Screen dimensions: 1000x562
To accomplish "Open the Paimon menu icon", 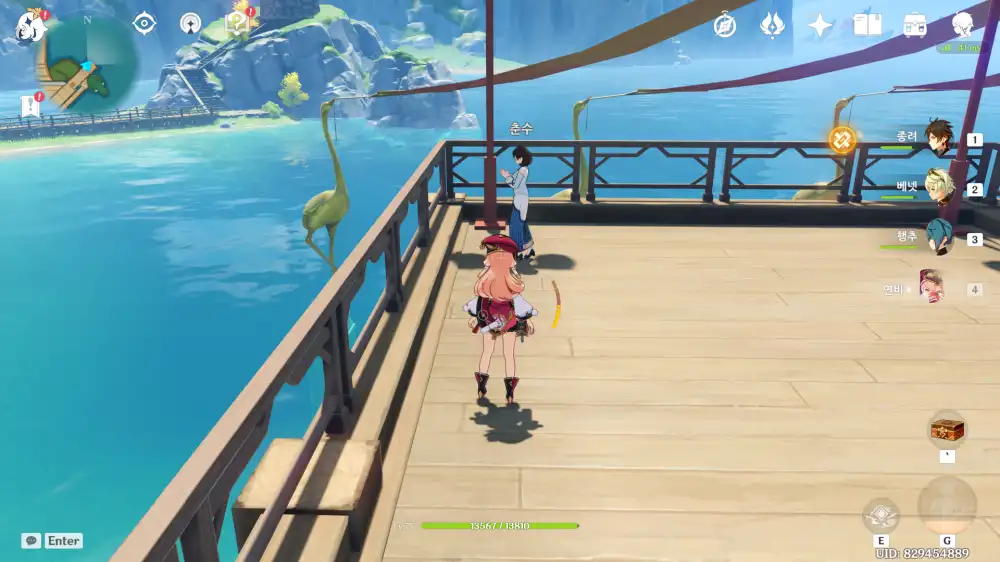I will [29, 27].
